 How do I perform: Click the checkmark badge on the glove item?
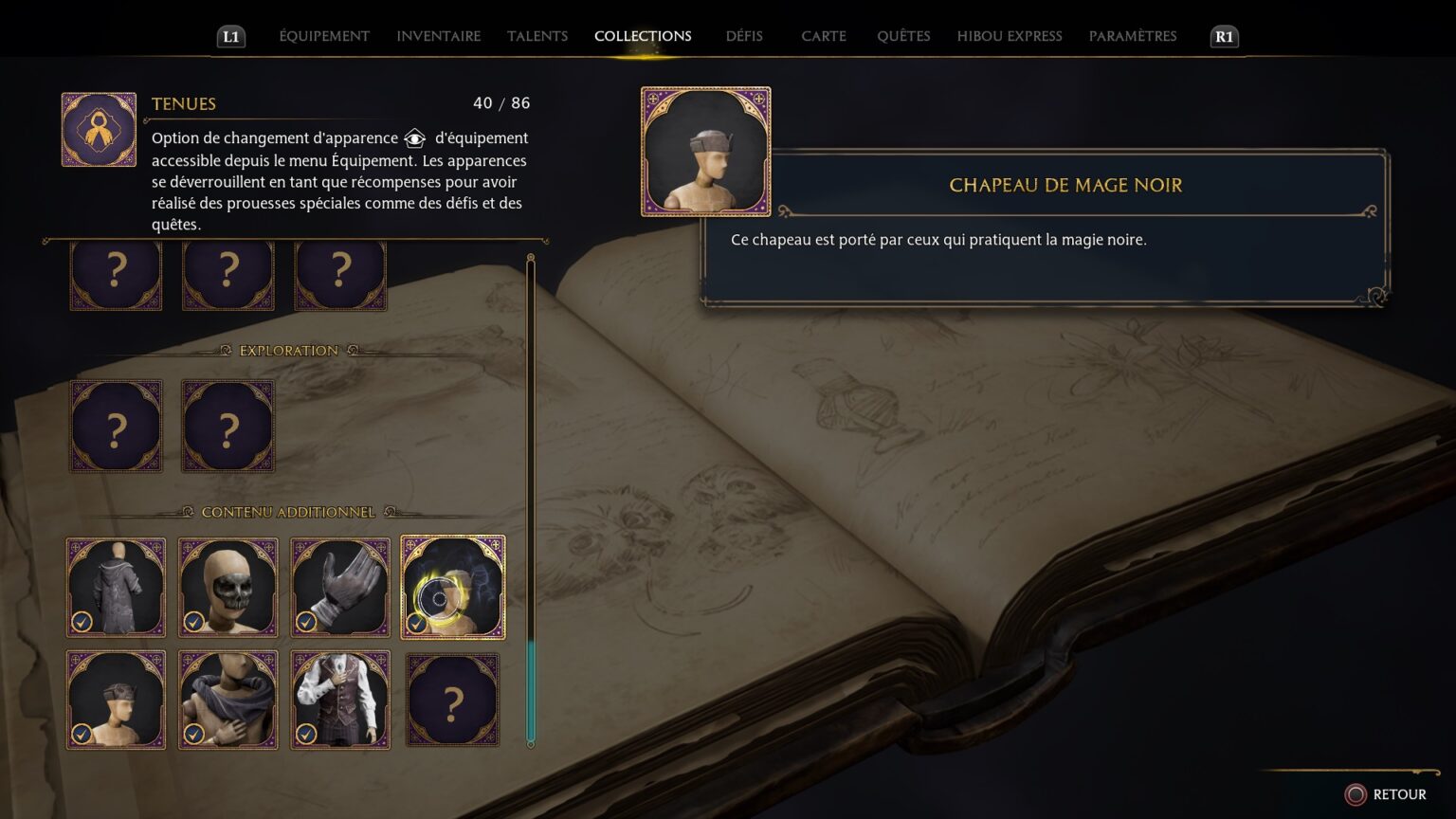[x=305, y=621]
